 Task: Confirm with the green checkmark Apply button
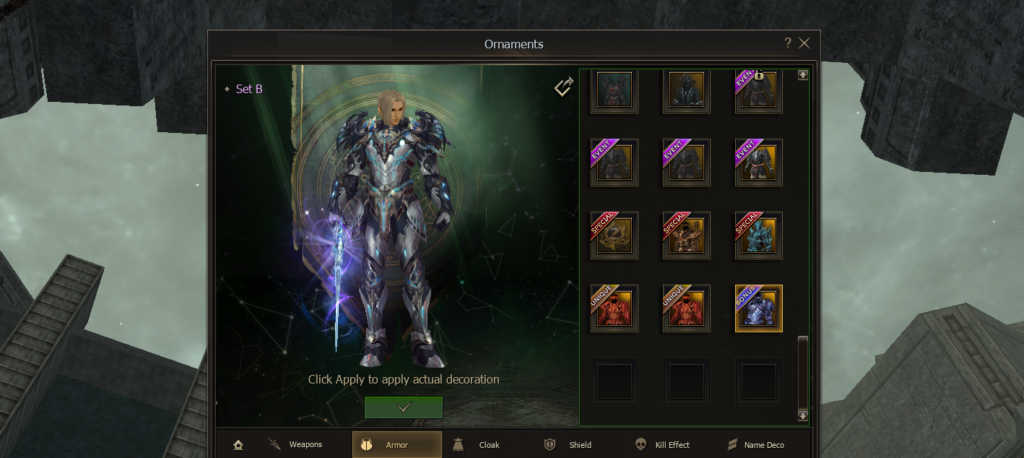(403, 407)
